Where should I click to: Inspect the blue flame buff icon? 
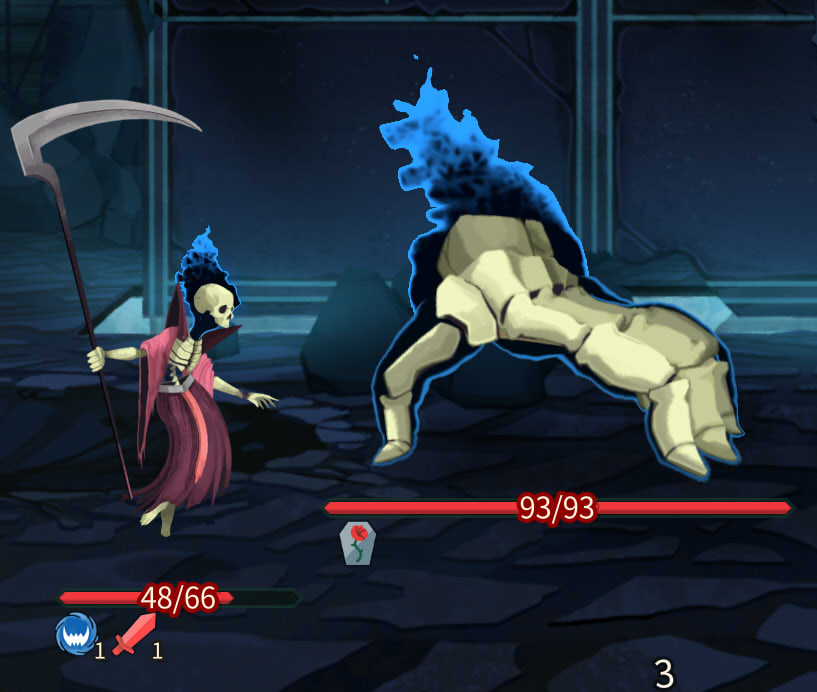pyautogui.click(x=74, y=634)
